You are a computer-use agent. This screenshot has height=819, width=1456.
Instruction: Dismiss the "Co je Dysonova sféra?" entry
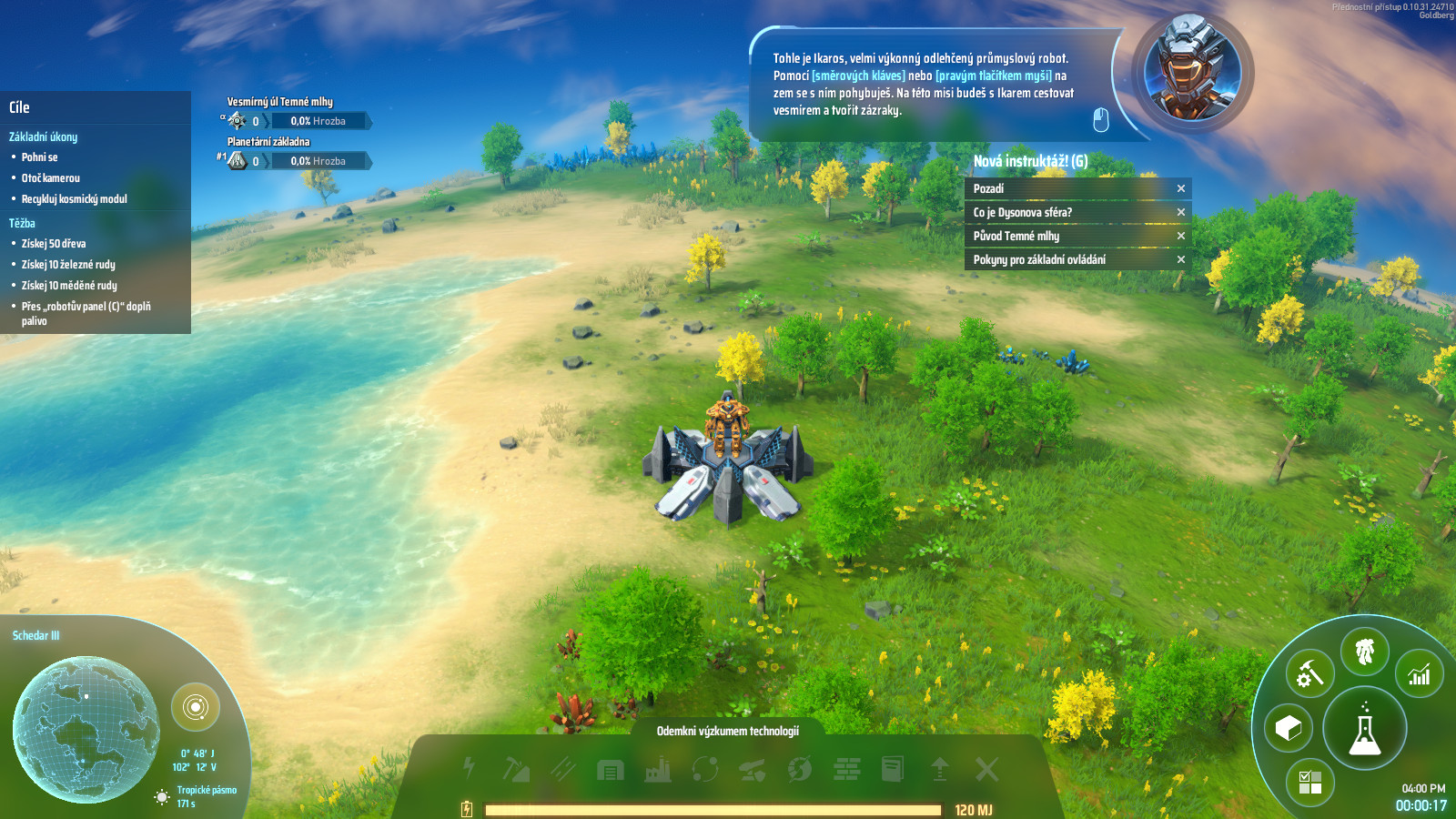[1181, 212]
